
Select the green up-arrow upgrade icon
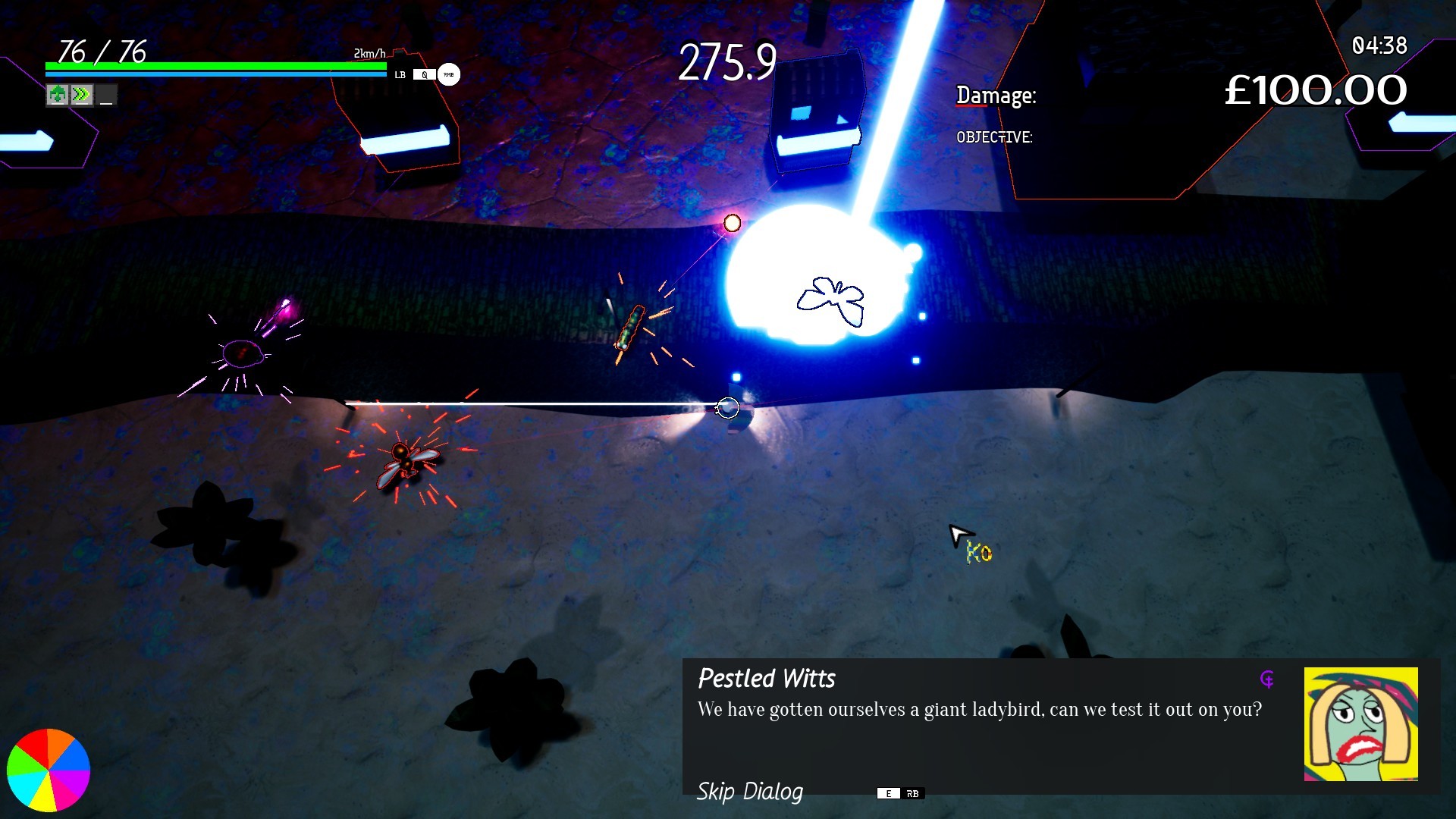pos(57,95)
